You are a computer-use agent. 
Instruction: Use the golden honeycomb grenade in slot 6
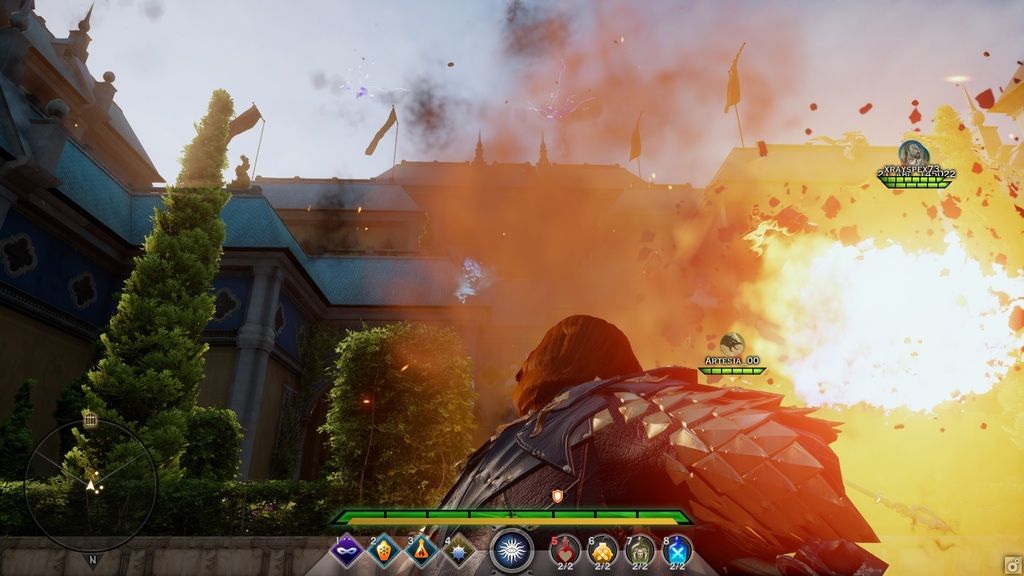point(603,550)
